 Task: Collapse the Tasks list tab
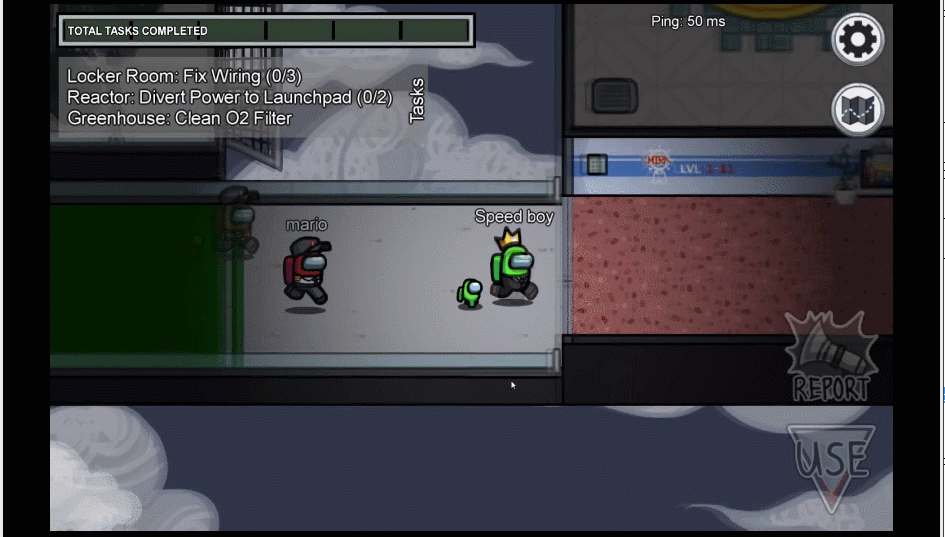[417, 100]
